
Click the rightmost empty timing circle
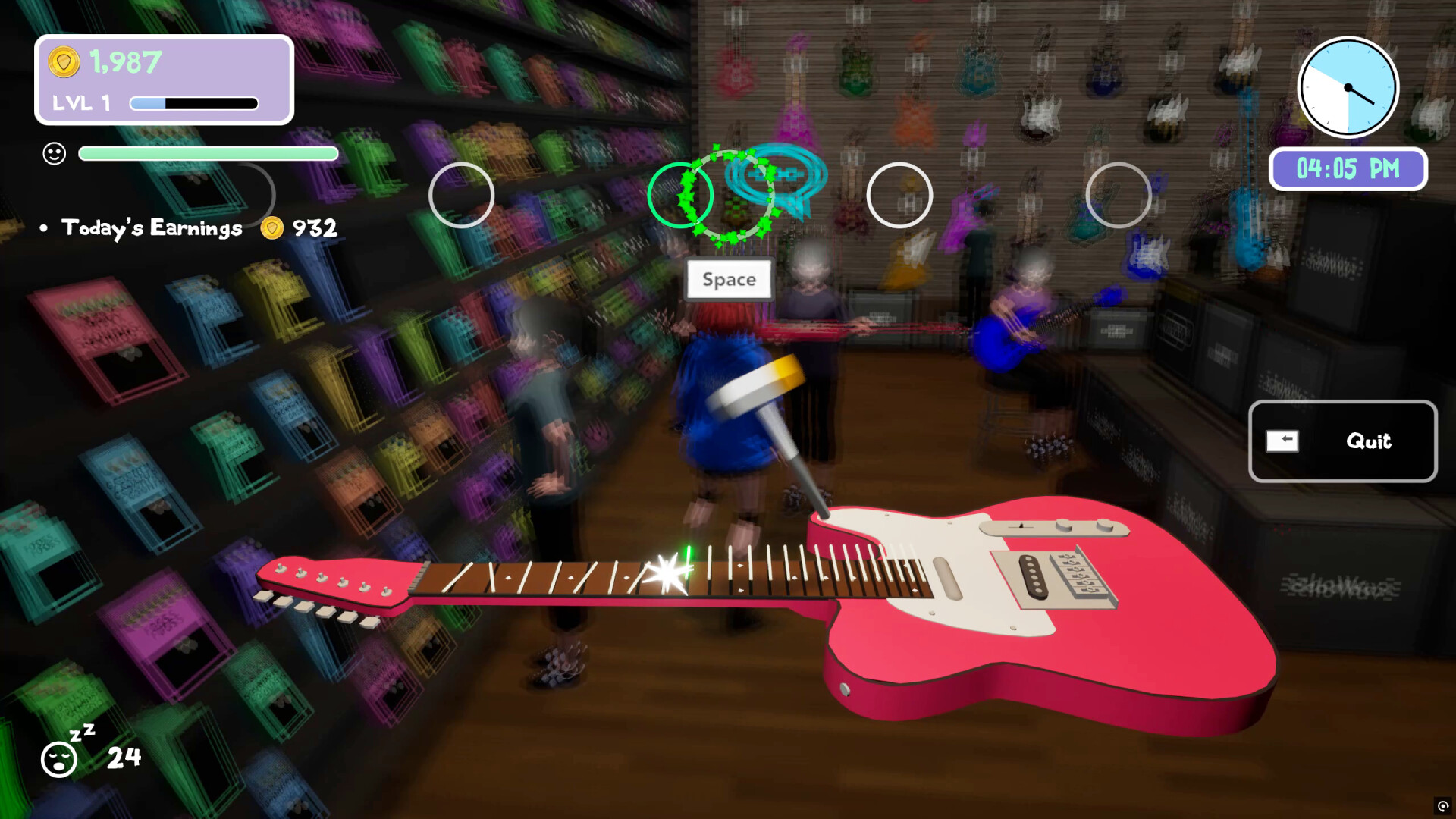point(1117,196)
